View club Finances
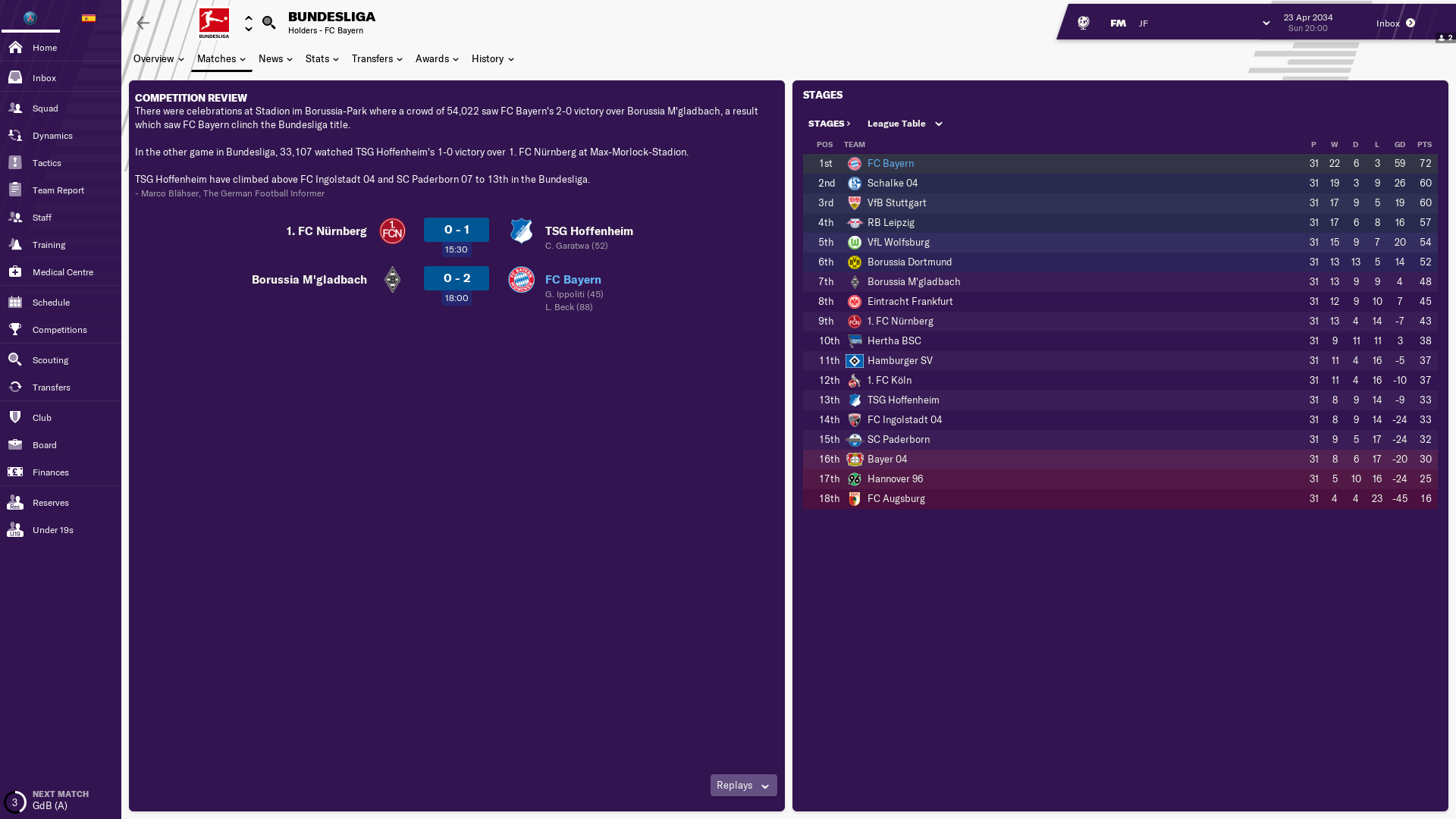The width and height of the screenshot is (1456, 819). click(x=50, y=472)
